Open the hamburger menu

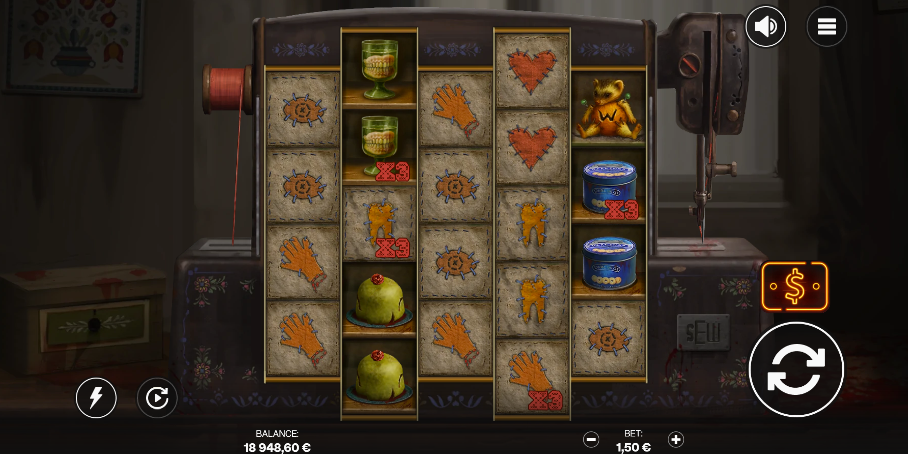tap(826, 27)
